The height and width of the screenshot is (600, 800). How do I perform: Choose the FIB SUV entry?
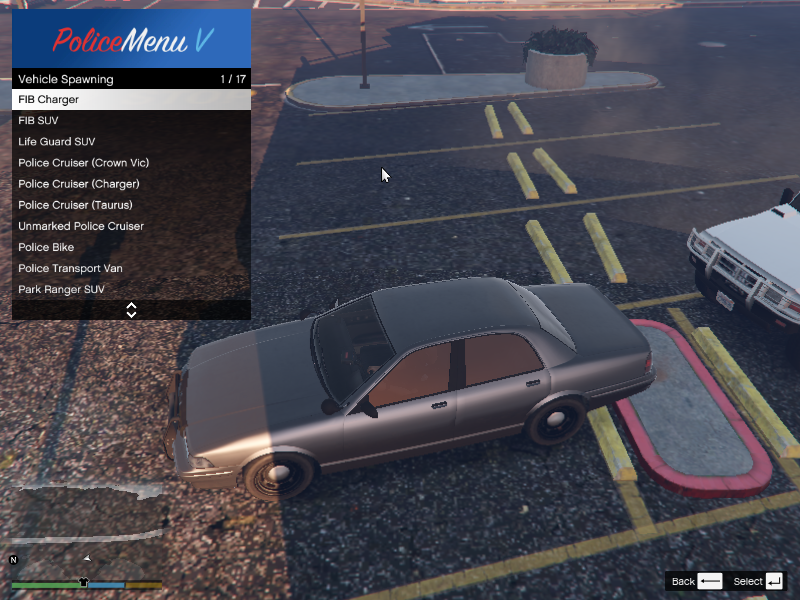pyautogui.click(x=130, y=121)
